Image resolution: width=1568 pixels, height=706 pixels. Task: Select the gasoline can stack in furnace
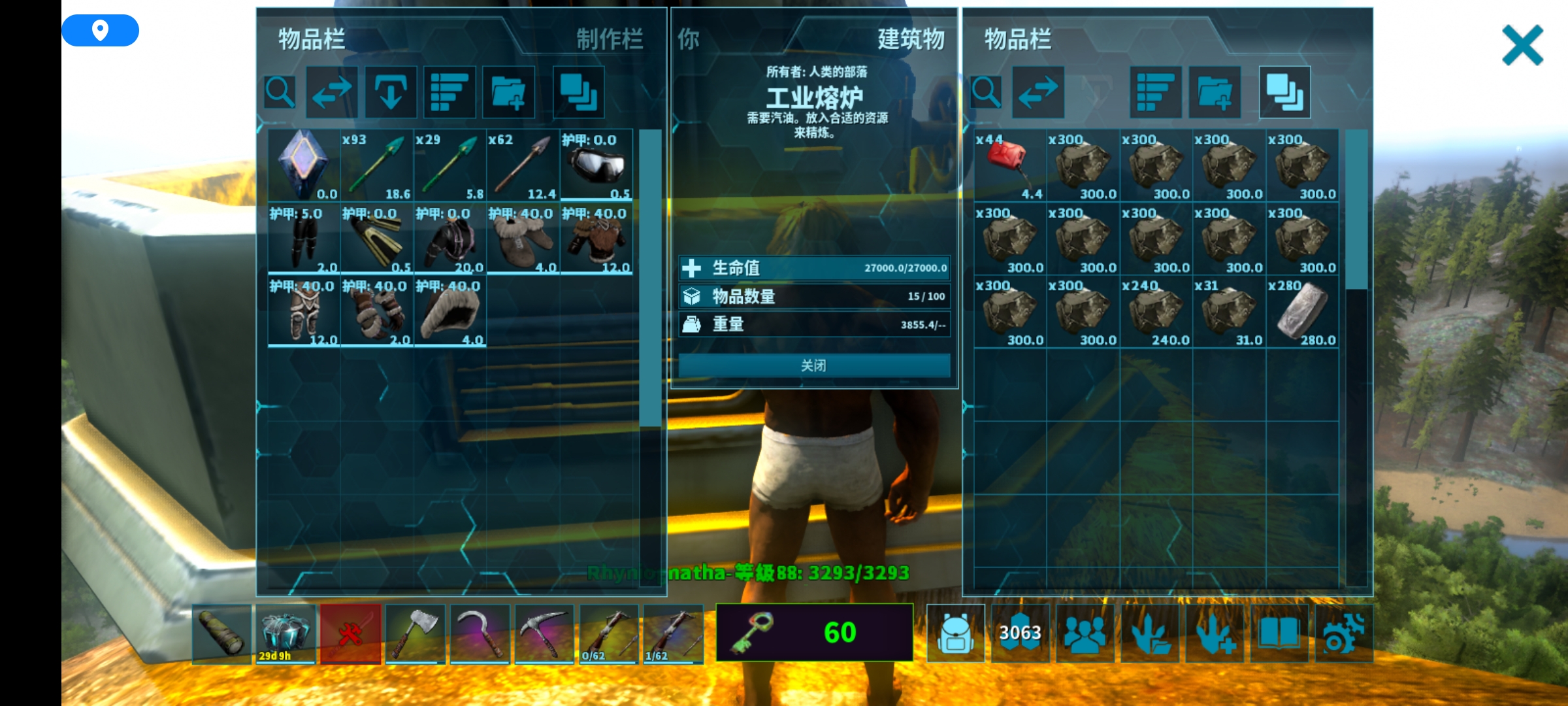point(1009,165)
